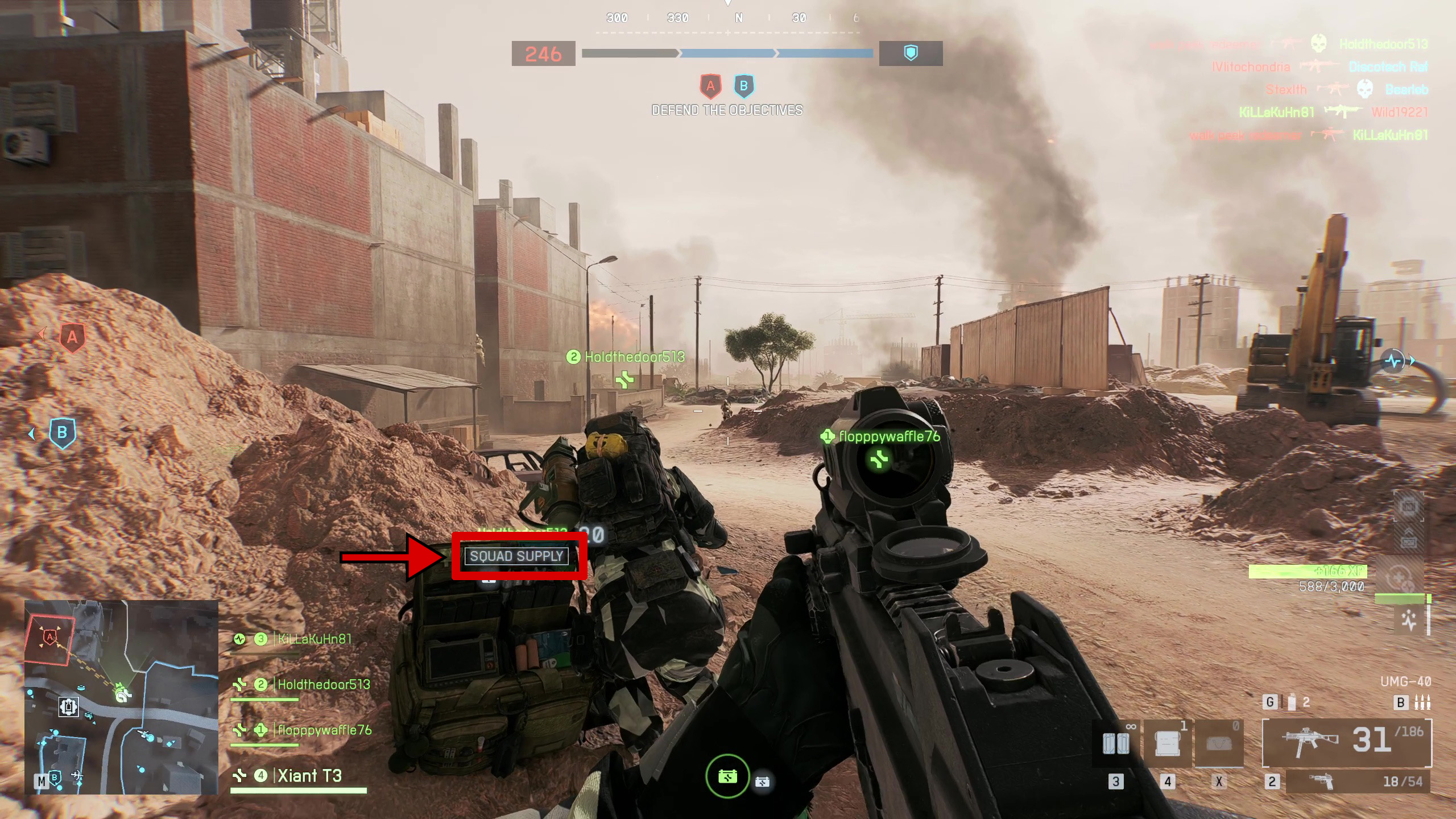The width and height of the screenshot is (1456, 819).
Task: Toggle the bullet fire-mode icon
Action: [1422, 702]
